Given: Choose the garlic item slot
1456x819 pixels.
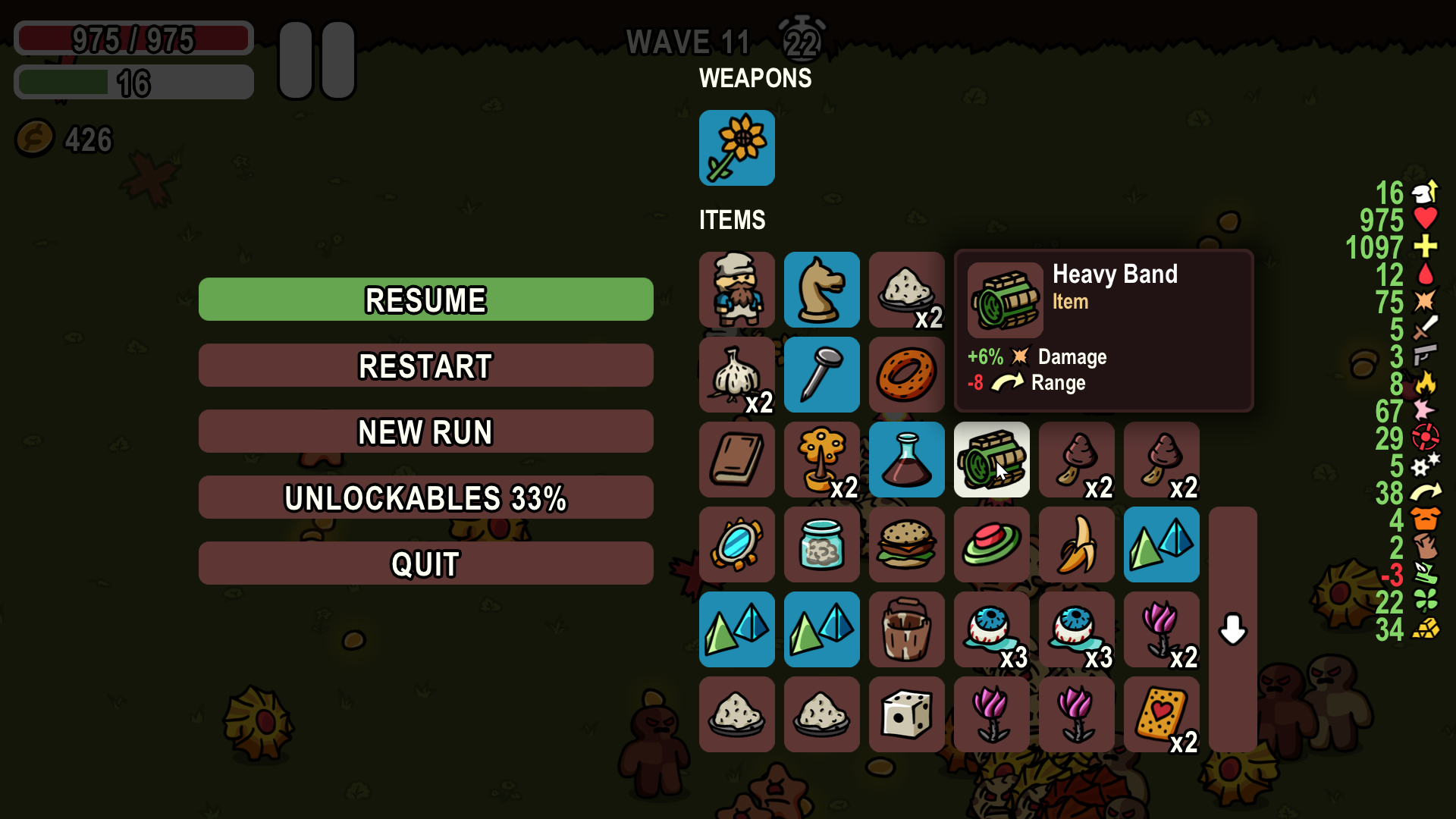Looking at the screenshot, I should 736,375.
